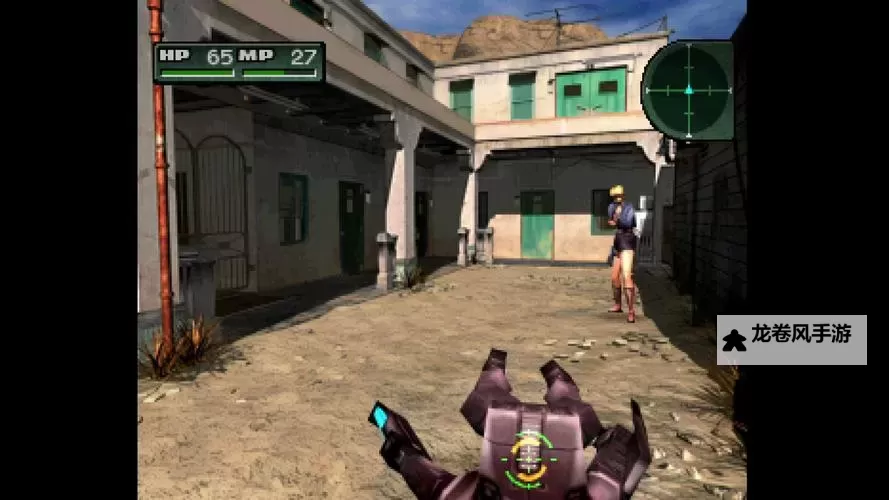889x500 pixels.
Task: Click the circular green radar minimap
Action: (x=687, y=90)
